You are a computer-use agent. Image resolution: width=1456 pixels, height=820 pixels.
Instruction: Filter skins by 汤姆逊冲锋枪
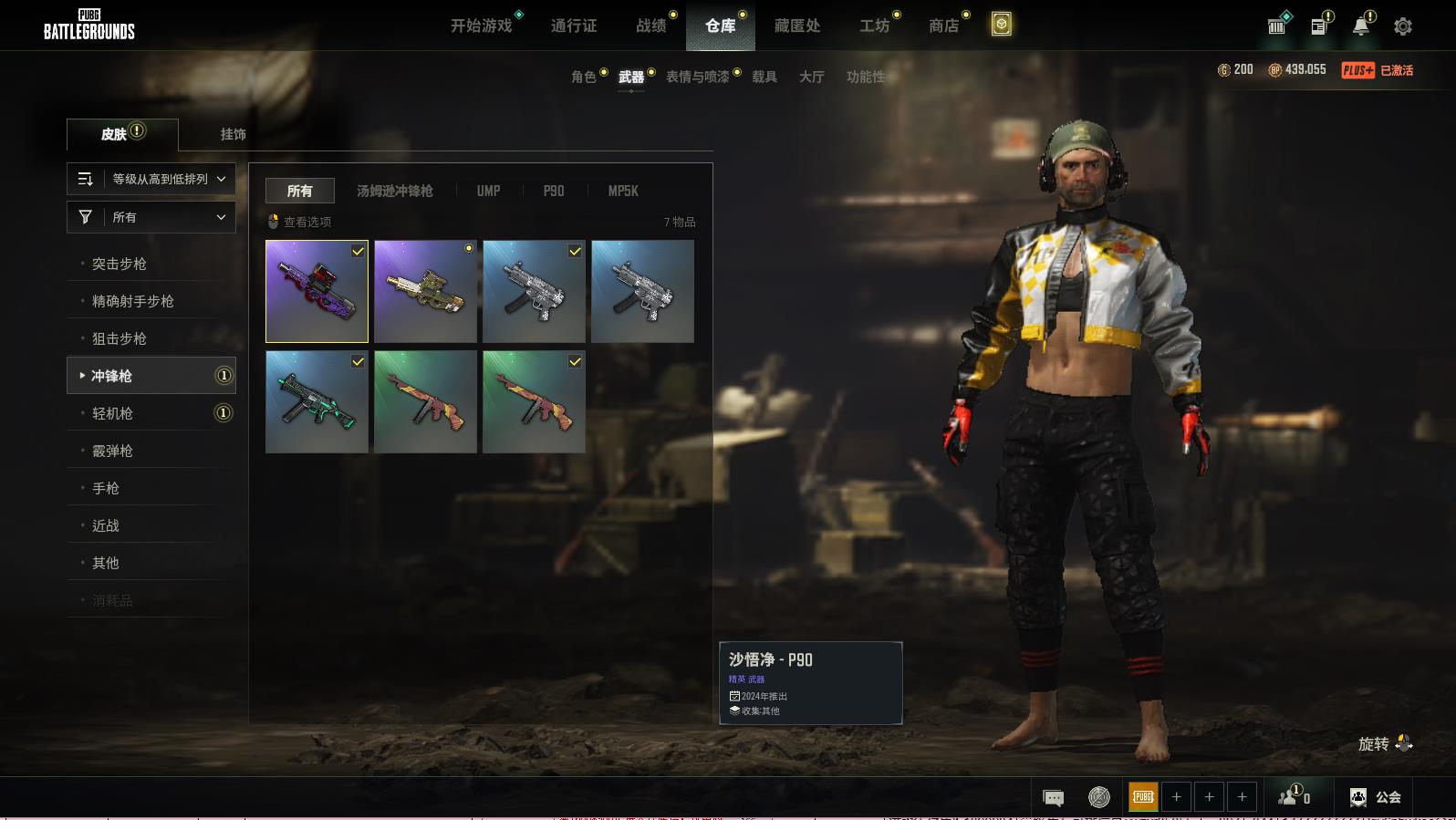394,191
